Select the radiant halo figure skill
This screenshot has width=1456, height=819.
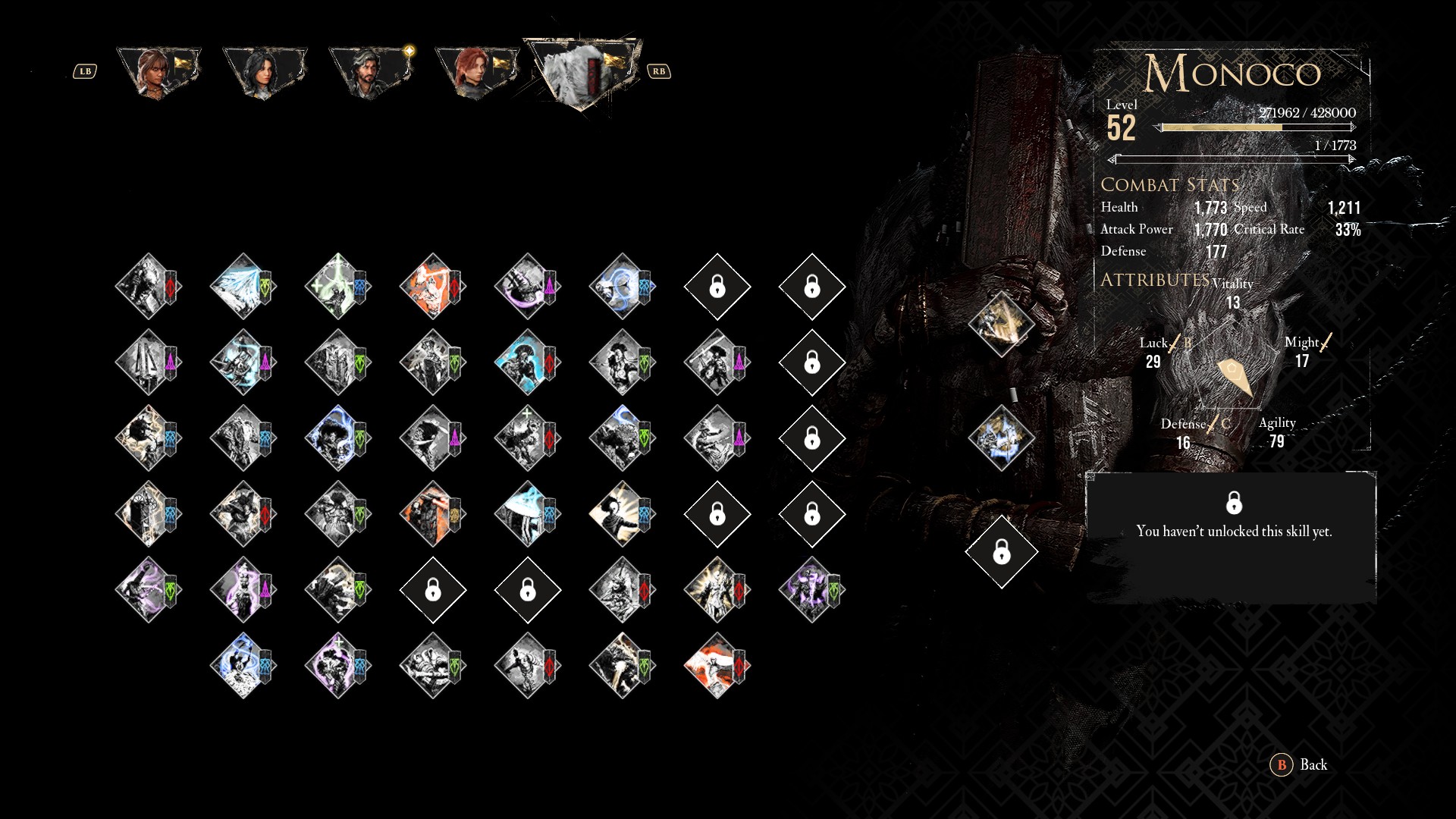pos(622,514)
